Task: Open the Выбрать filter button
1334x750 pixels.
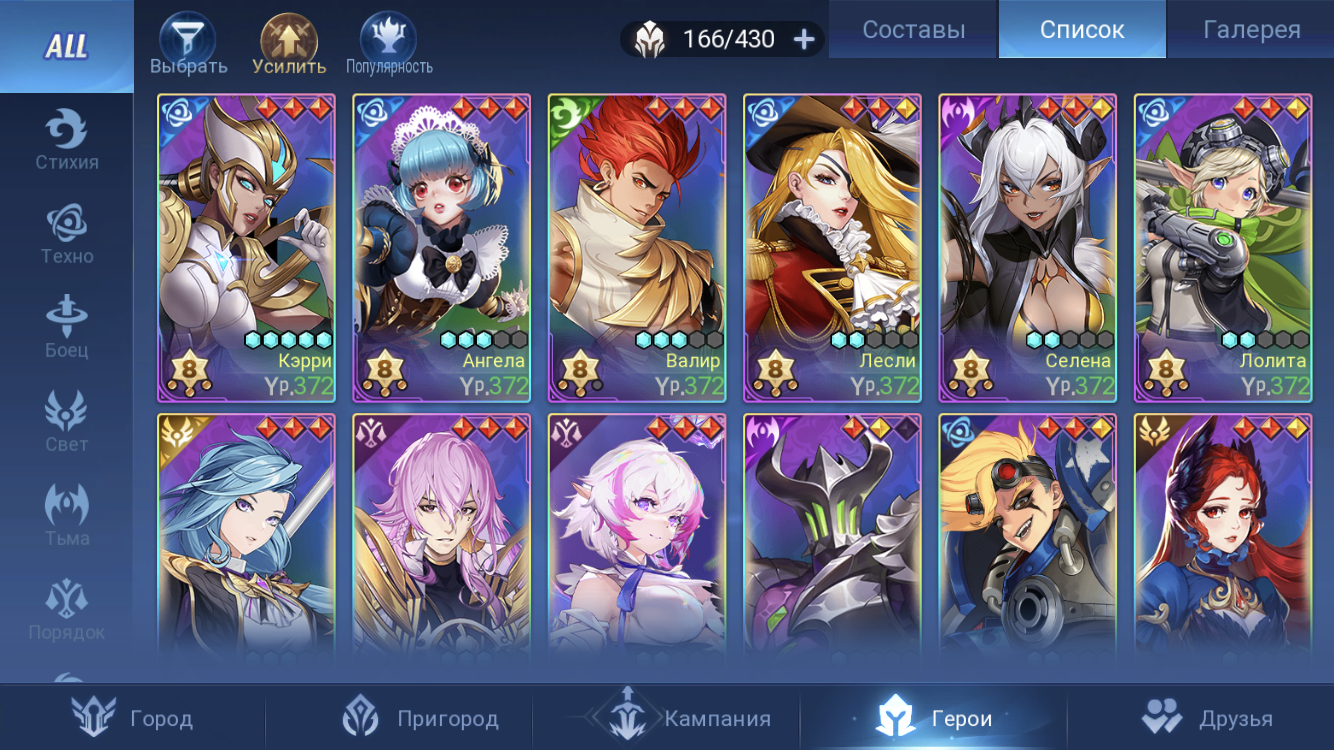Action: [x=188, y=46]
